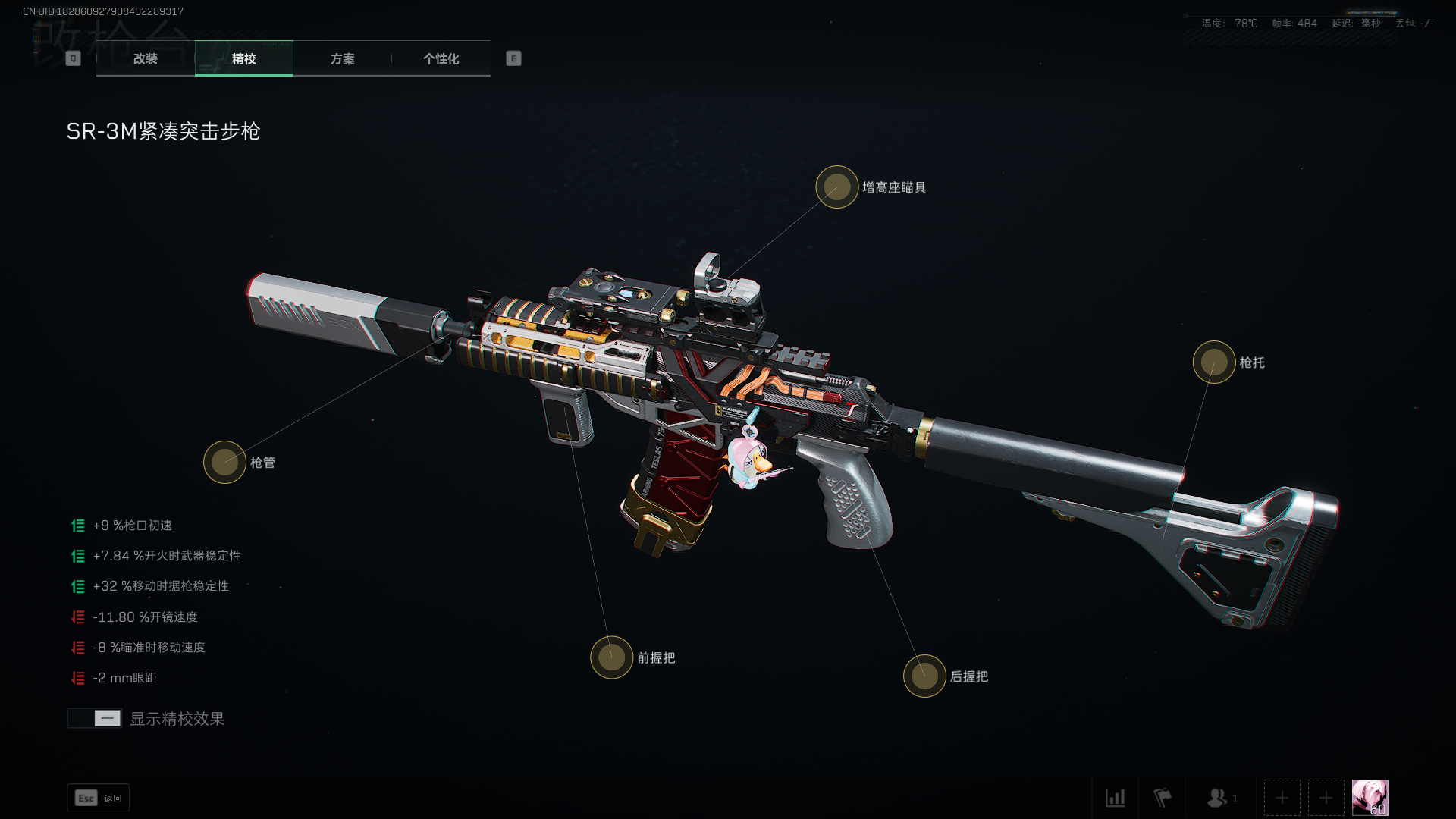The height and width of the screenshot is (819, 1456).
Task: Toggle the 显示精校效果 switch
Action: pos(95,718)
